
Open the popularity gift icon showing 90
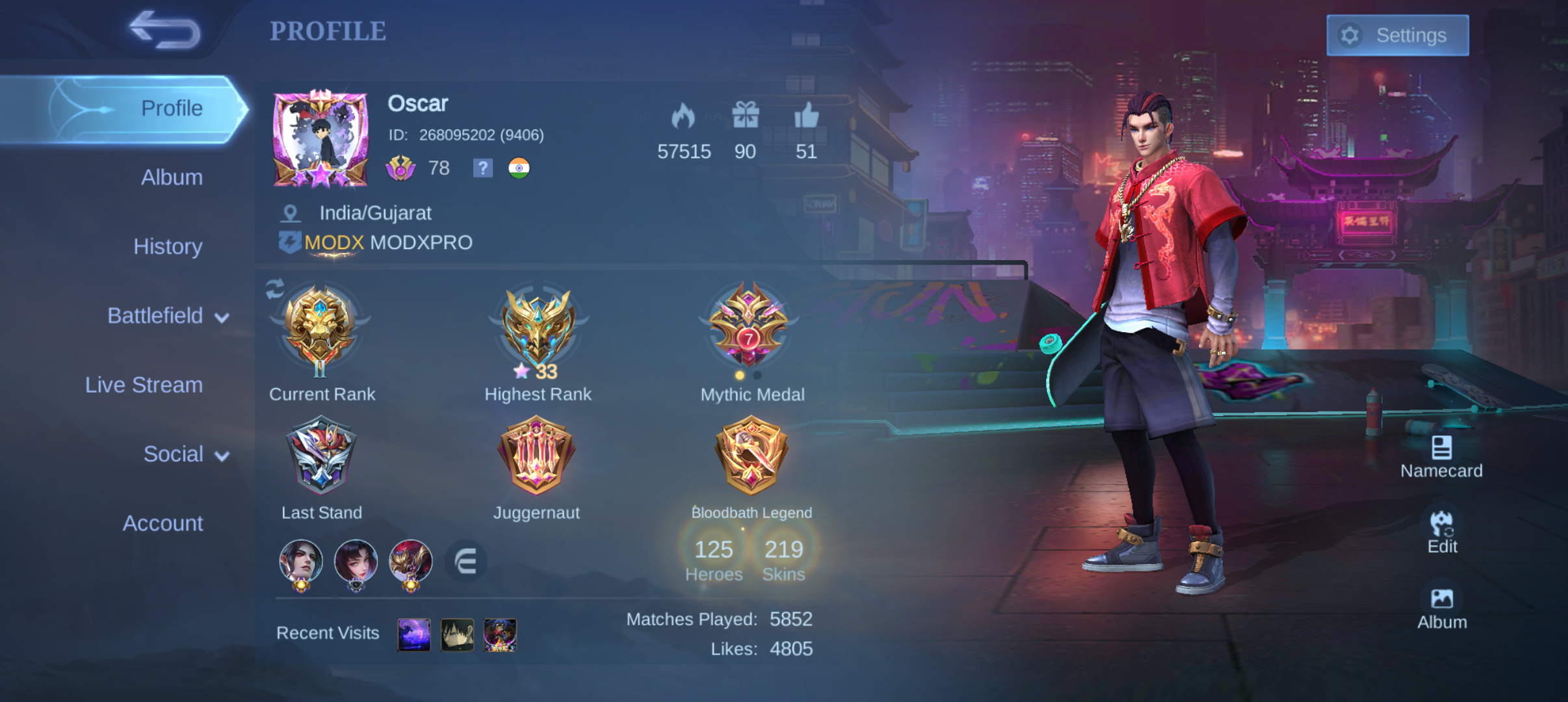pyautogui.click(x=745, y=114)
